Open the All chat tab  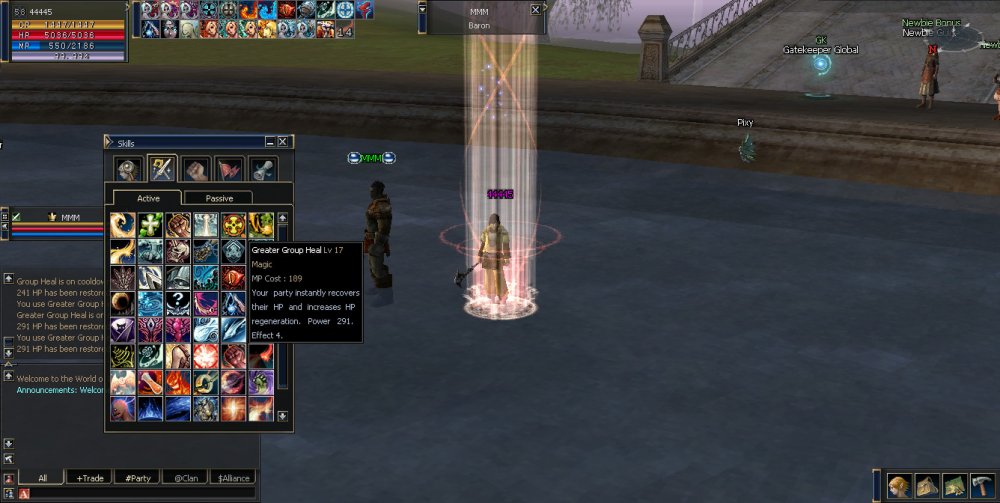coord(42,478)
